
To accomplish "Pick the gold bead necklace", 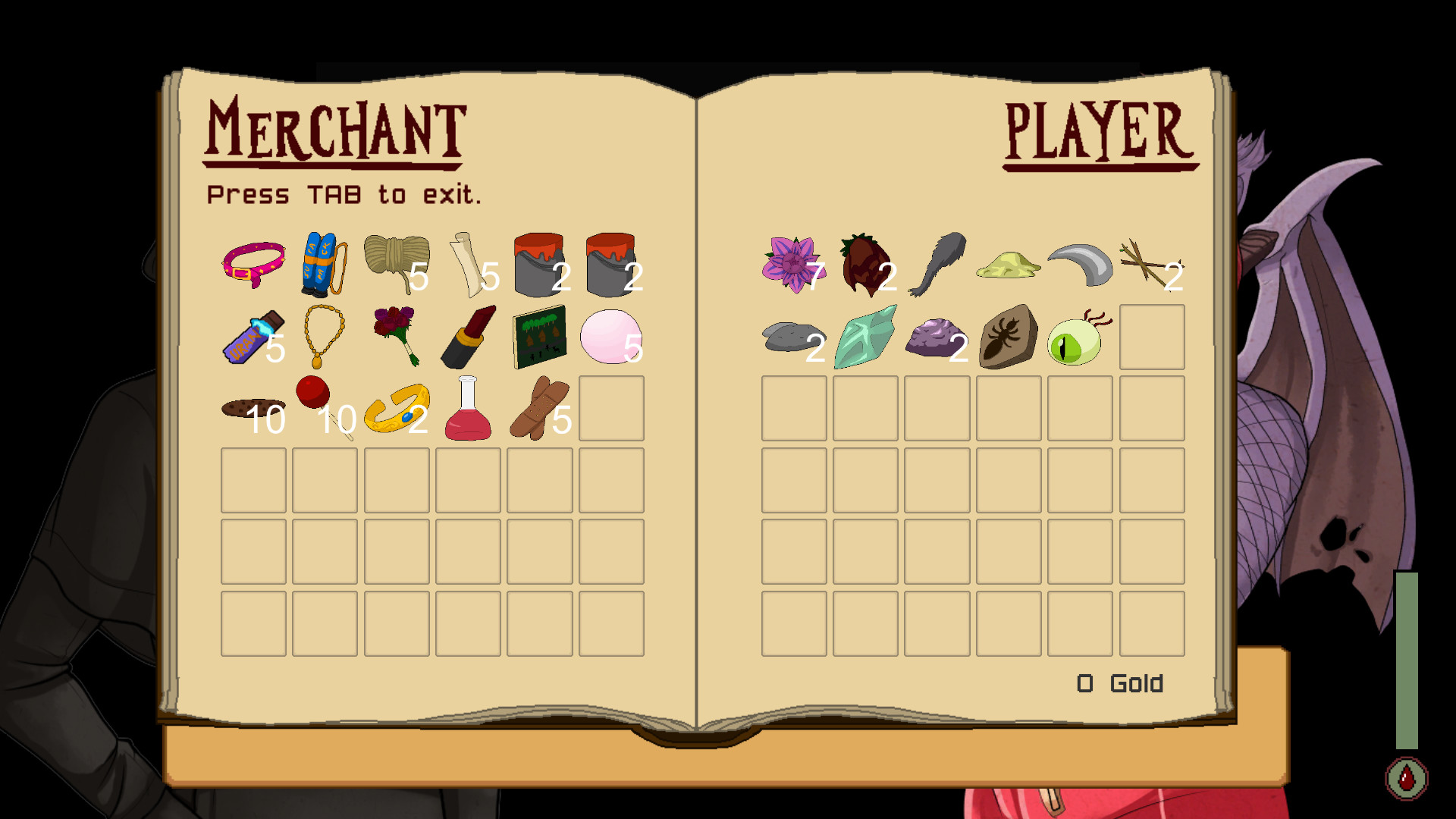I will coord(323,334).
